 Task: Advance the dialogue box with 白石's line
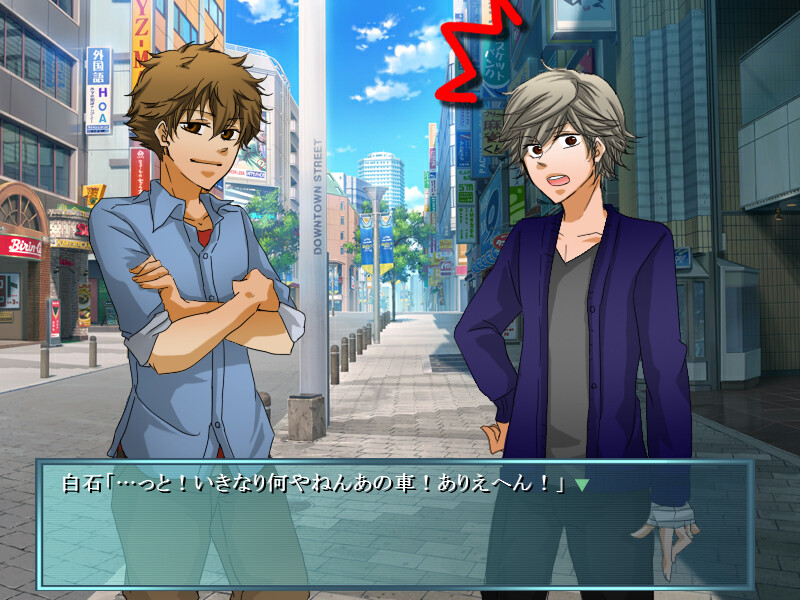[395, 525]
